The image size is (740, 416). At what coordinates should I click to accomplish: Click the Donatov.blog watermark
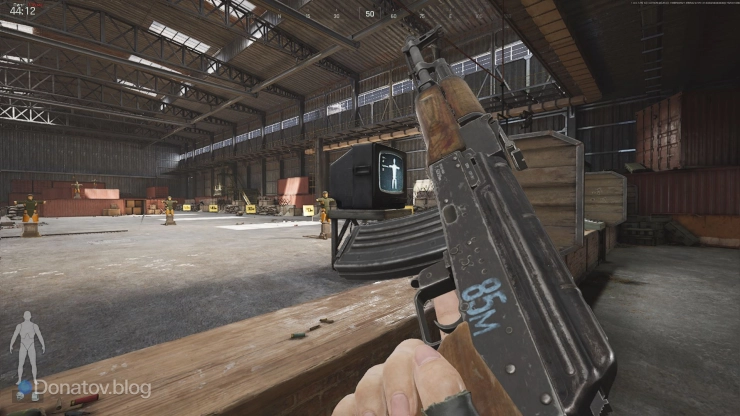(91, 388)
